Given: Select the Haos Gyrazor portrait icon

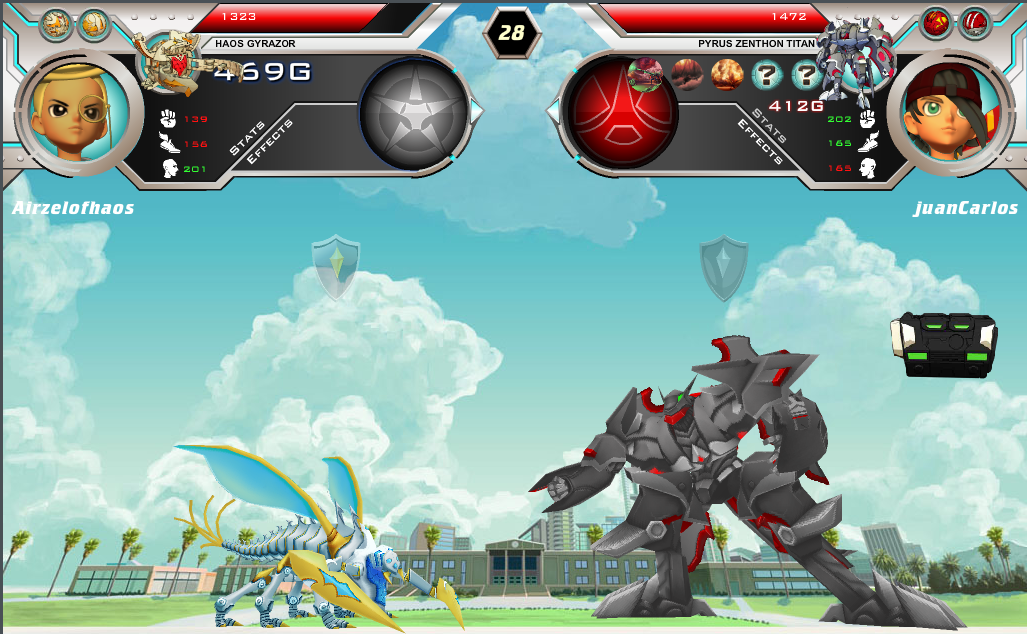Looking at the screenshot, I should [x=172, y=65].
